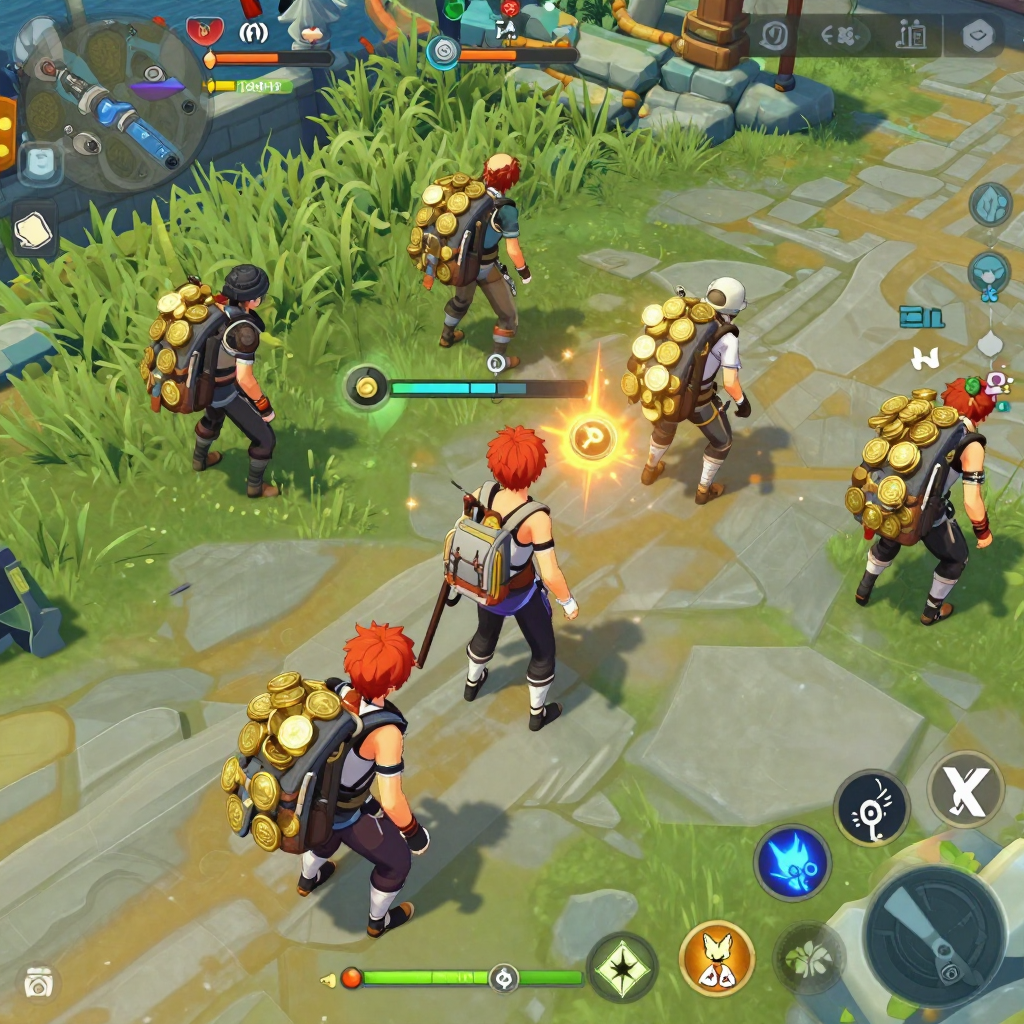Click the speech bubble chat icon

coord(773,37)
